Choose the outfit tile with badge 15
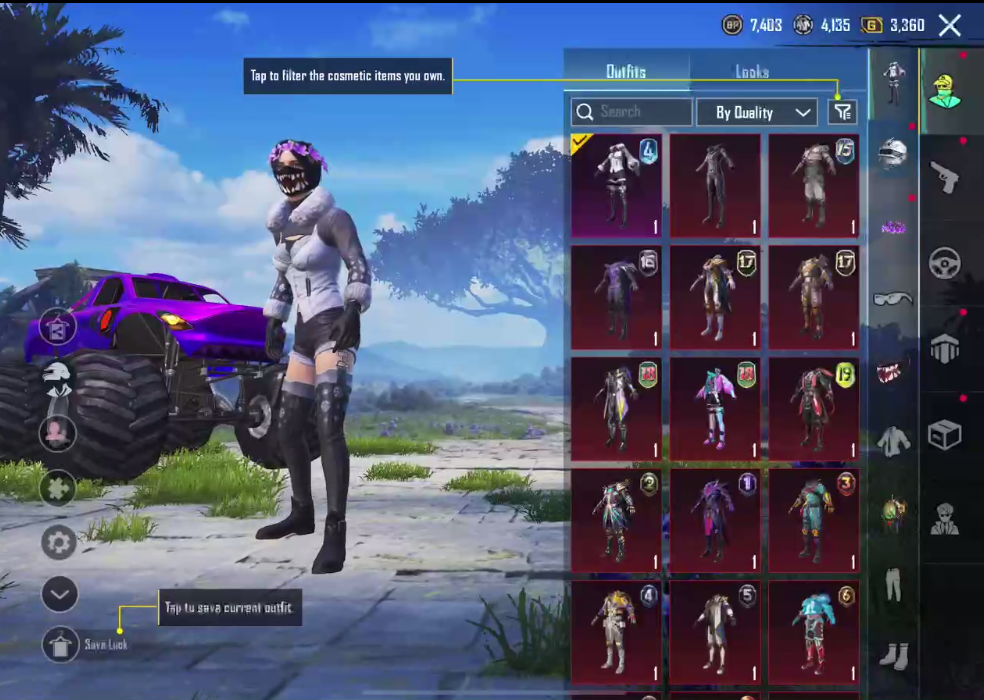 point(814,186)
